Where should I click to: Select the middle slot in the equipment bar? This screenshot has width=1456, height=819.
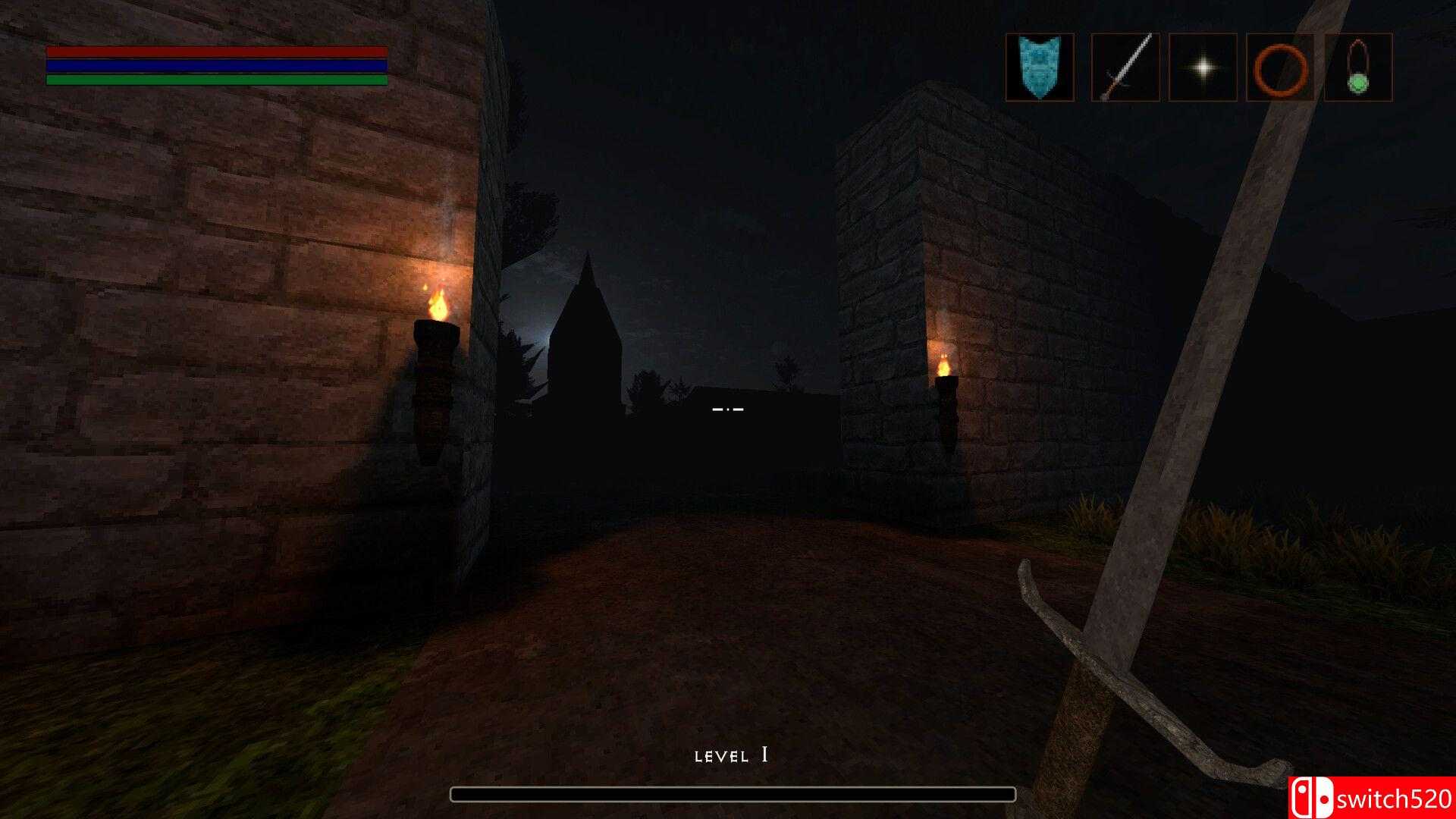coord(1202,67)
